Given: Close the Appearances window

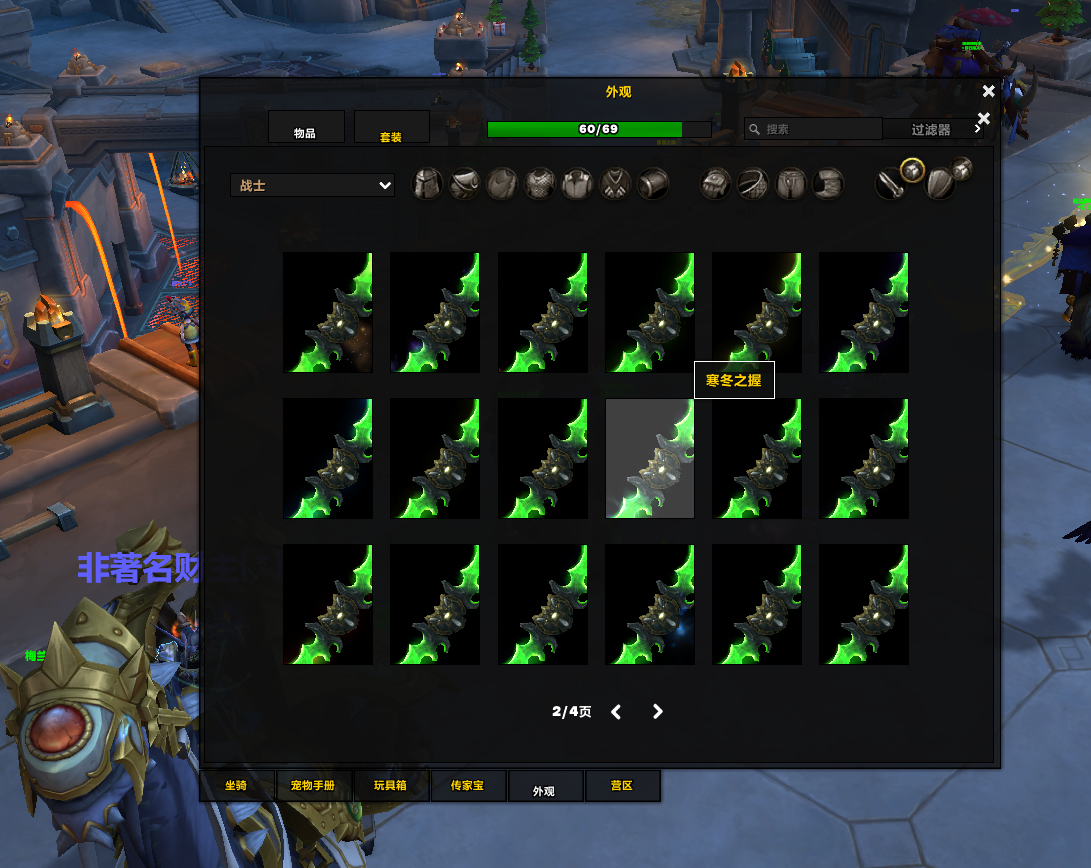Looking at the screenshot, I should coord(988,92).
